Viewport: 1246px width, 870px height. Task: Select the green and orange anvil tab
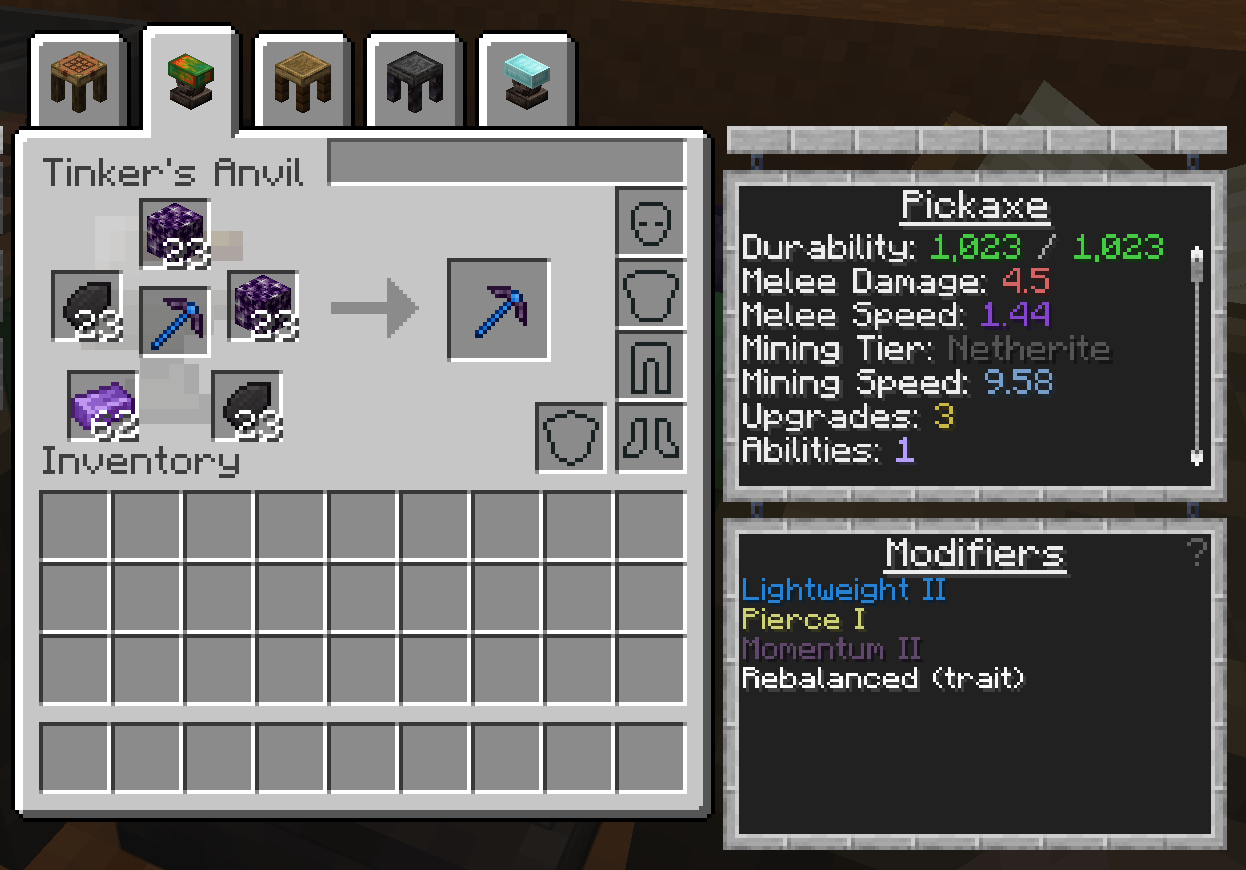[190, 80]
